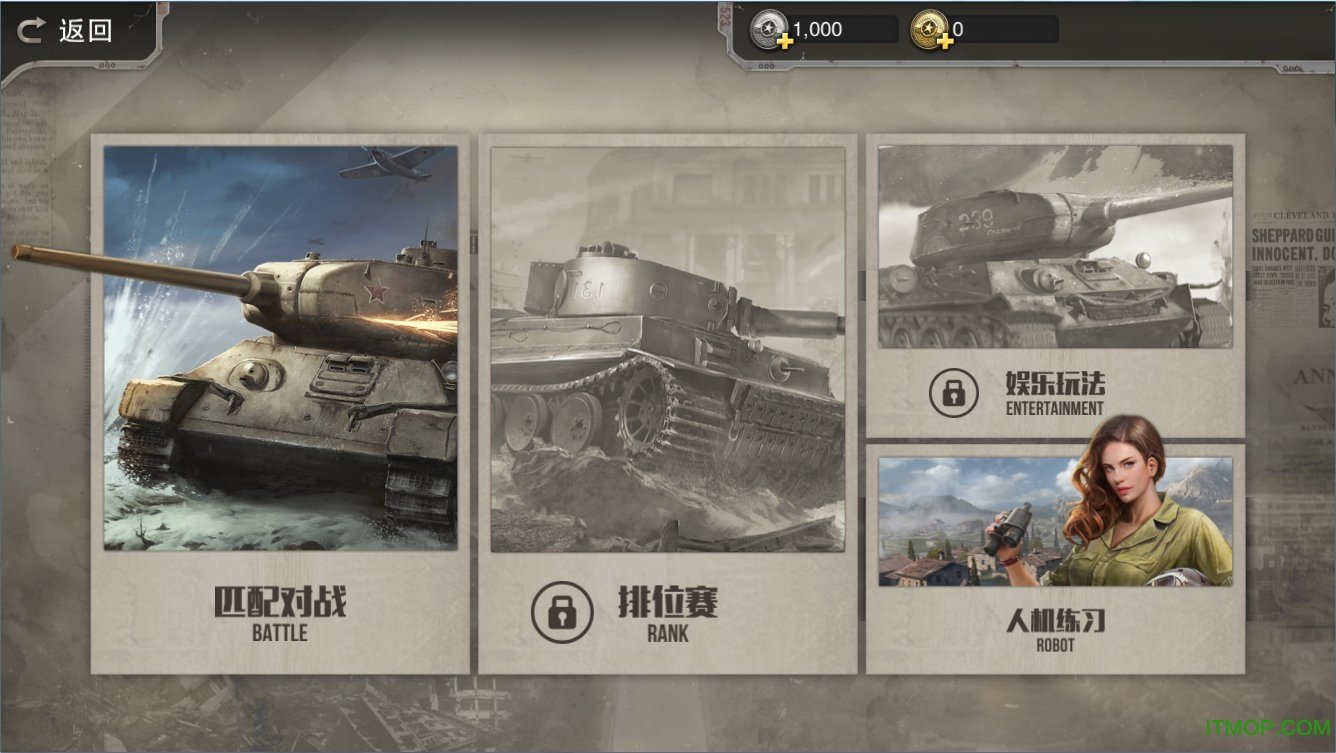Go back with the 返回 button
Image resolution: width=1336 pixels, height=753 pixels.
click(66, 31)
